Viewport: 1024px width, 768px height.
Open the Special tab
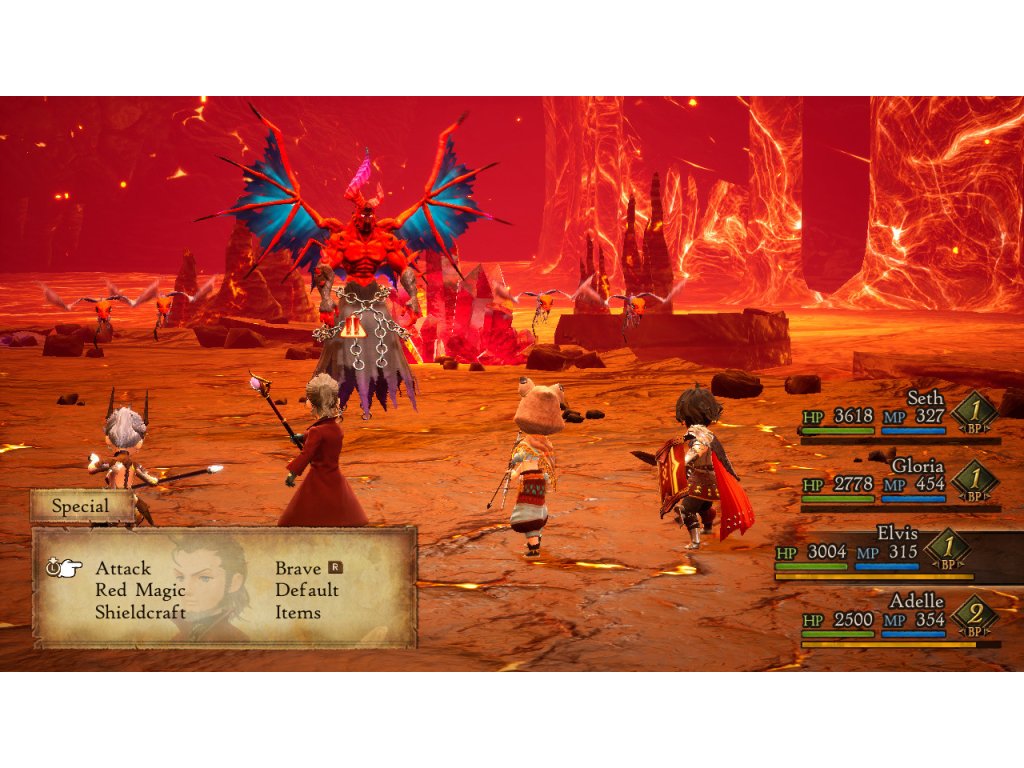coord(81,506)
